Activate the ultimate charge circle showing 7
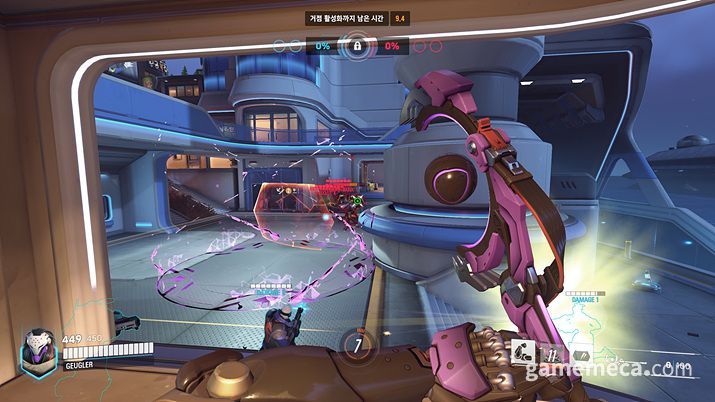Viewport: 715px width, 402px height. [356, 344]
